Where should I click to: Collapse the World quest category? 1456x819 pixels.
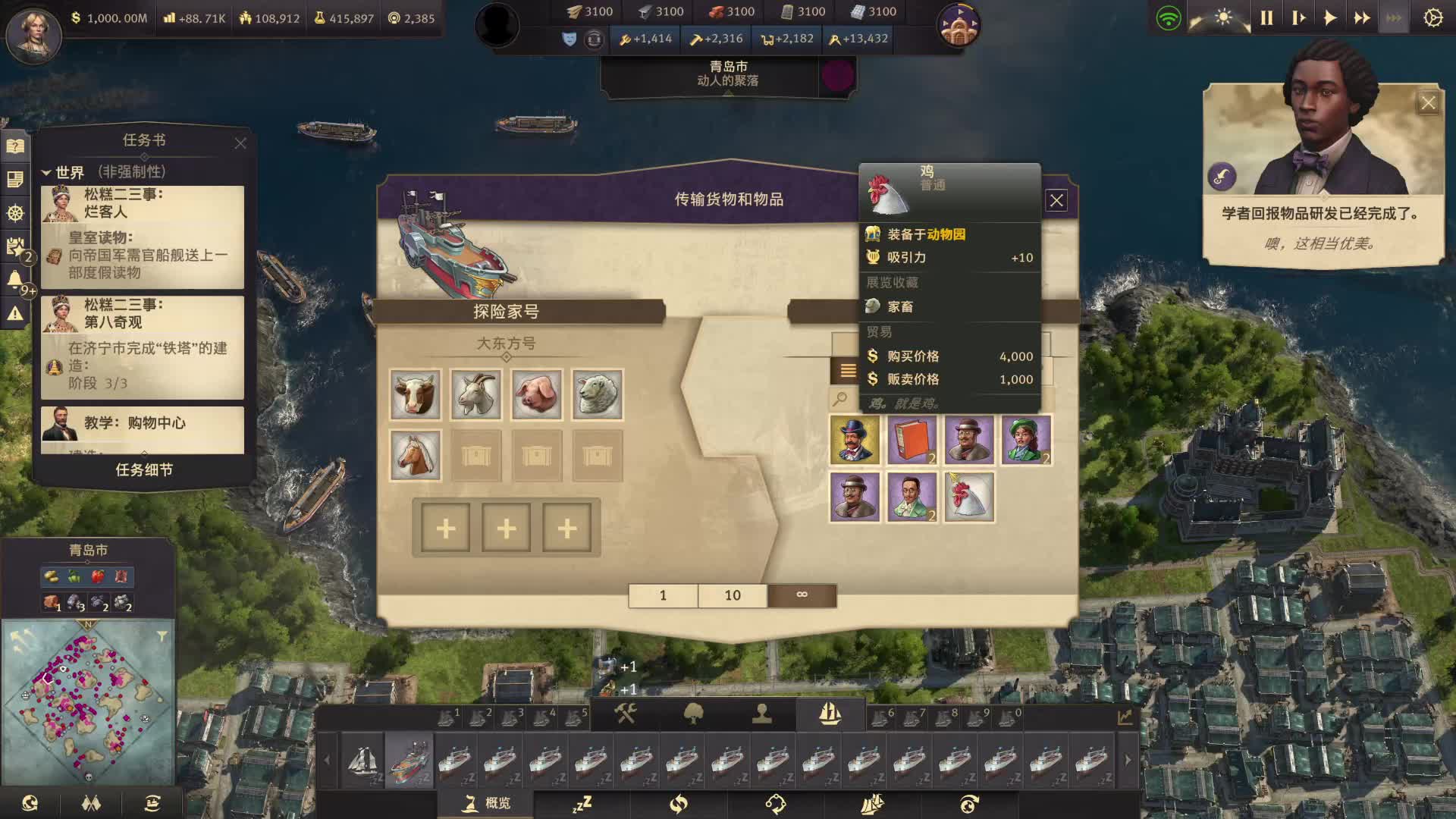point(46,173)
